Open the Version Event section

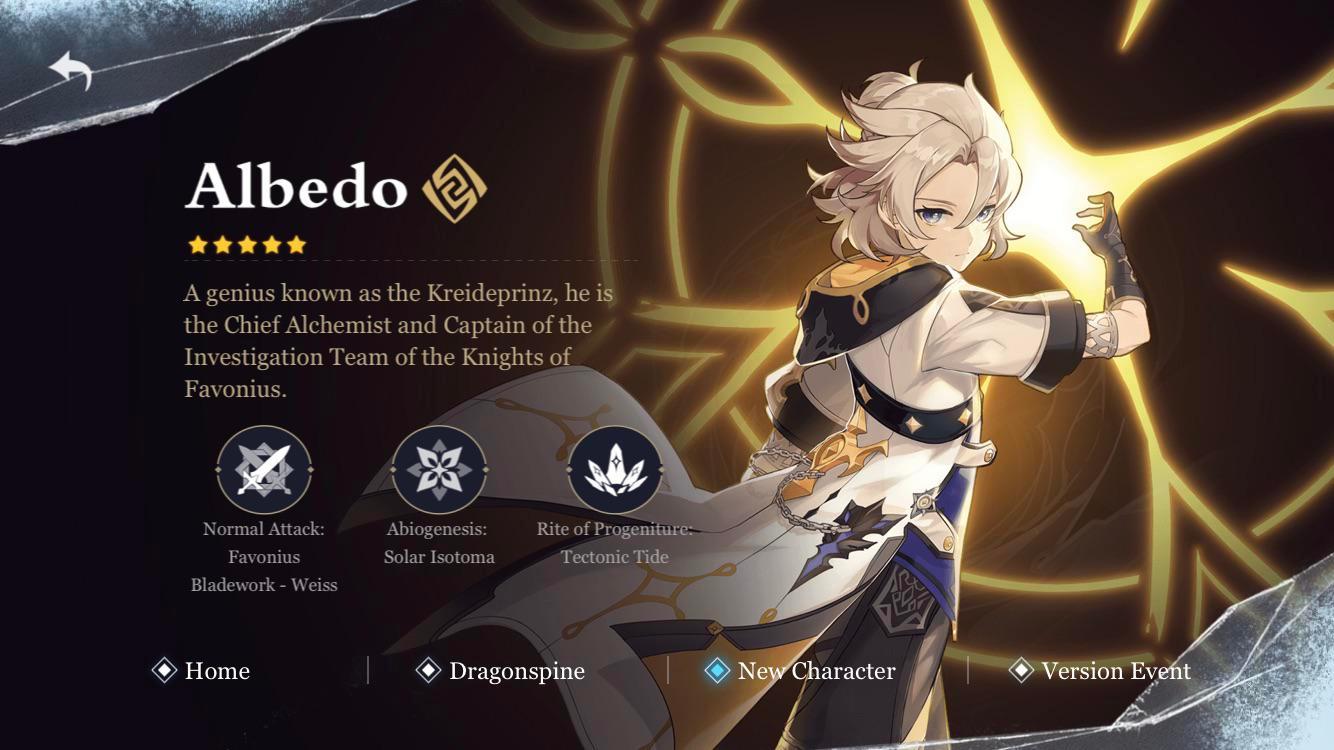point(1115,671)
